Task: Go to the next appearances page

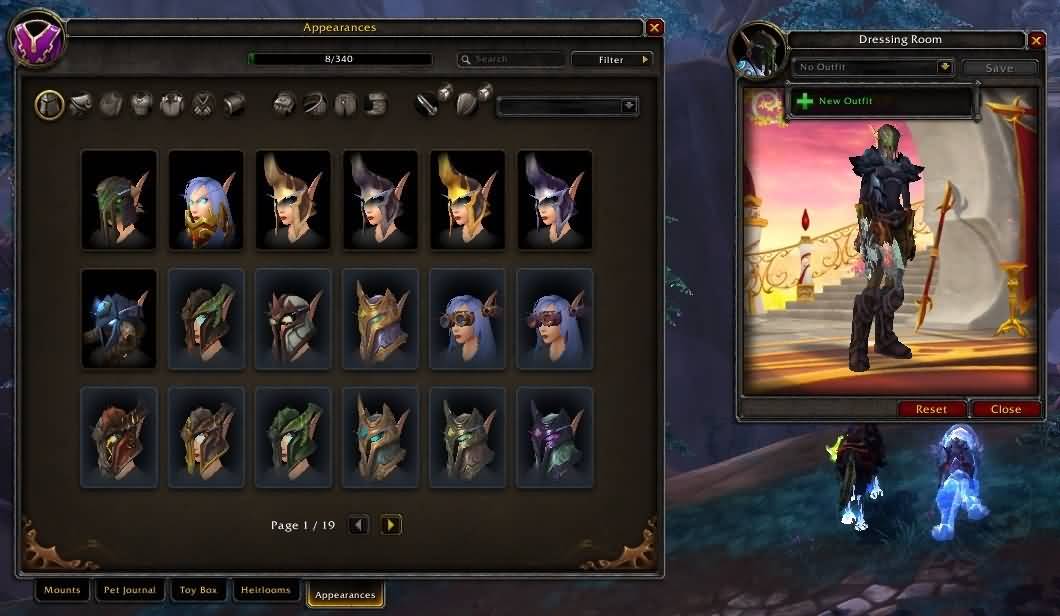Action: point(391,524)
